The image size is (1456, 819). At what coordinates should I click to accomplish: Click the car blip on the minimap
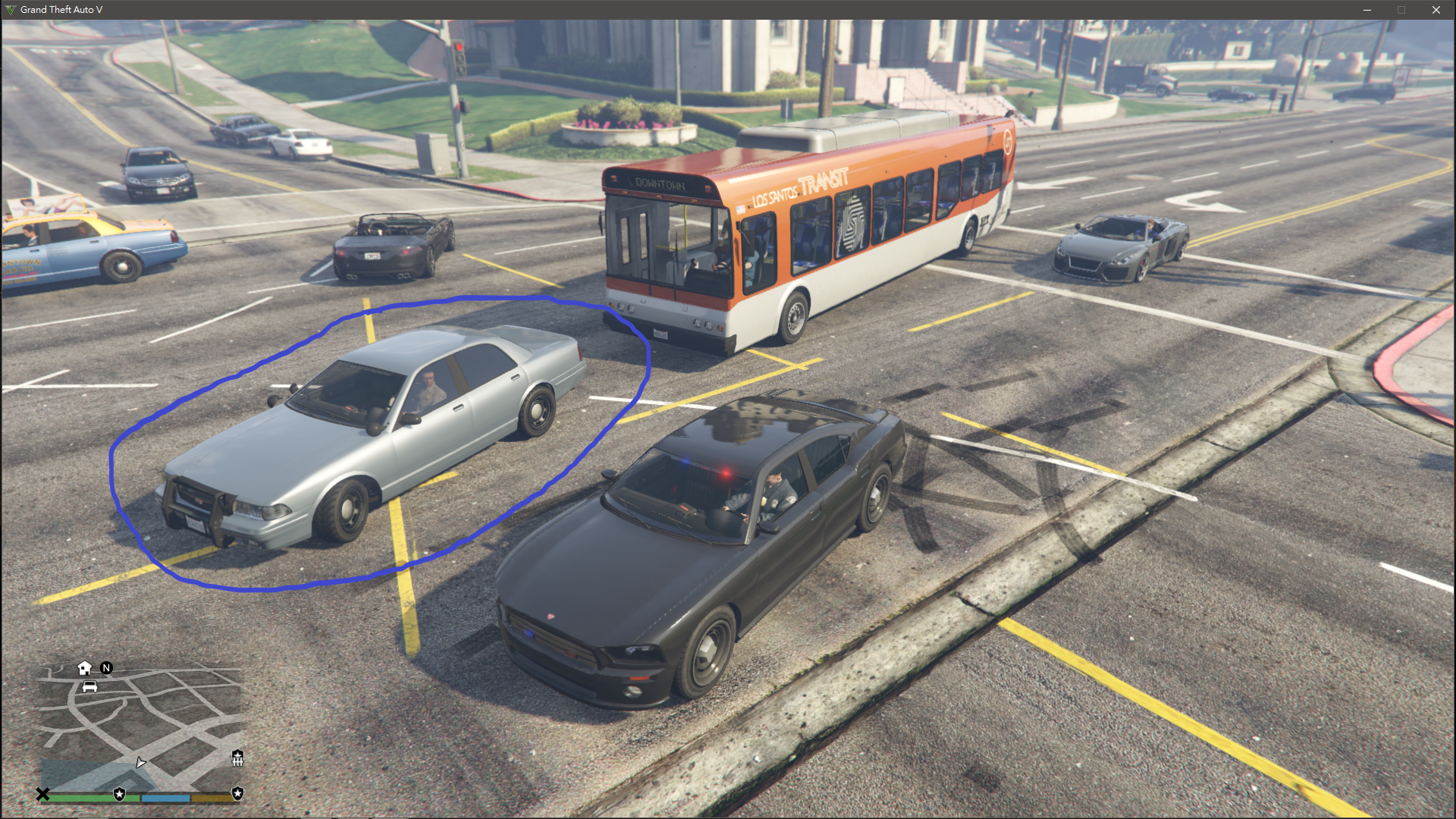[89, 687]
